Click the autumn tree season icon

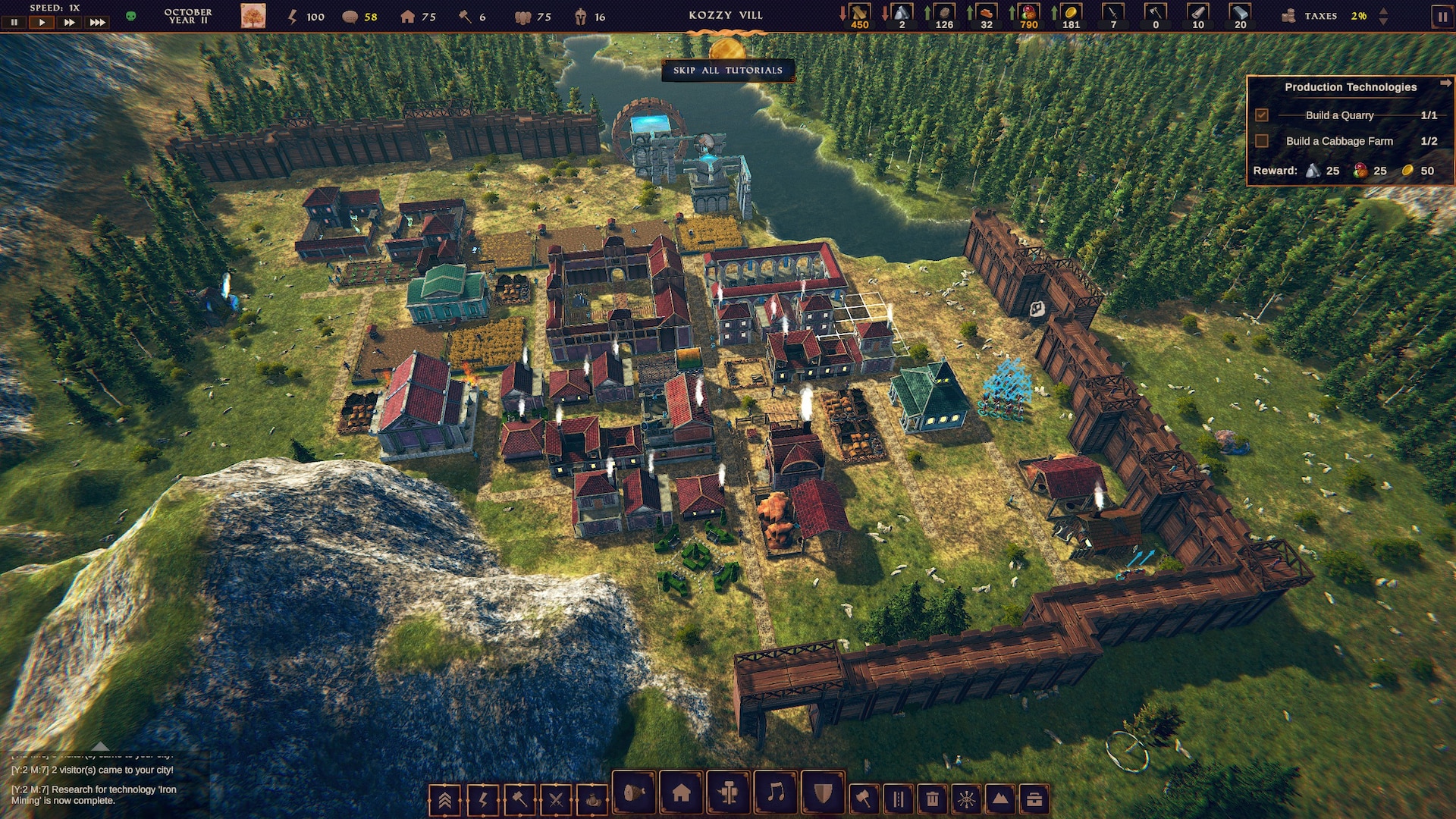pyautogui.click(x=253, y=16)
